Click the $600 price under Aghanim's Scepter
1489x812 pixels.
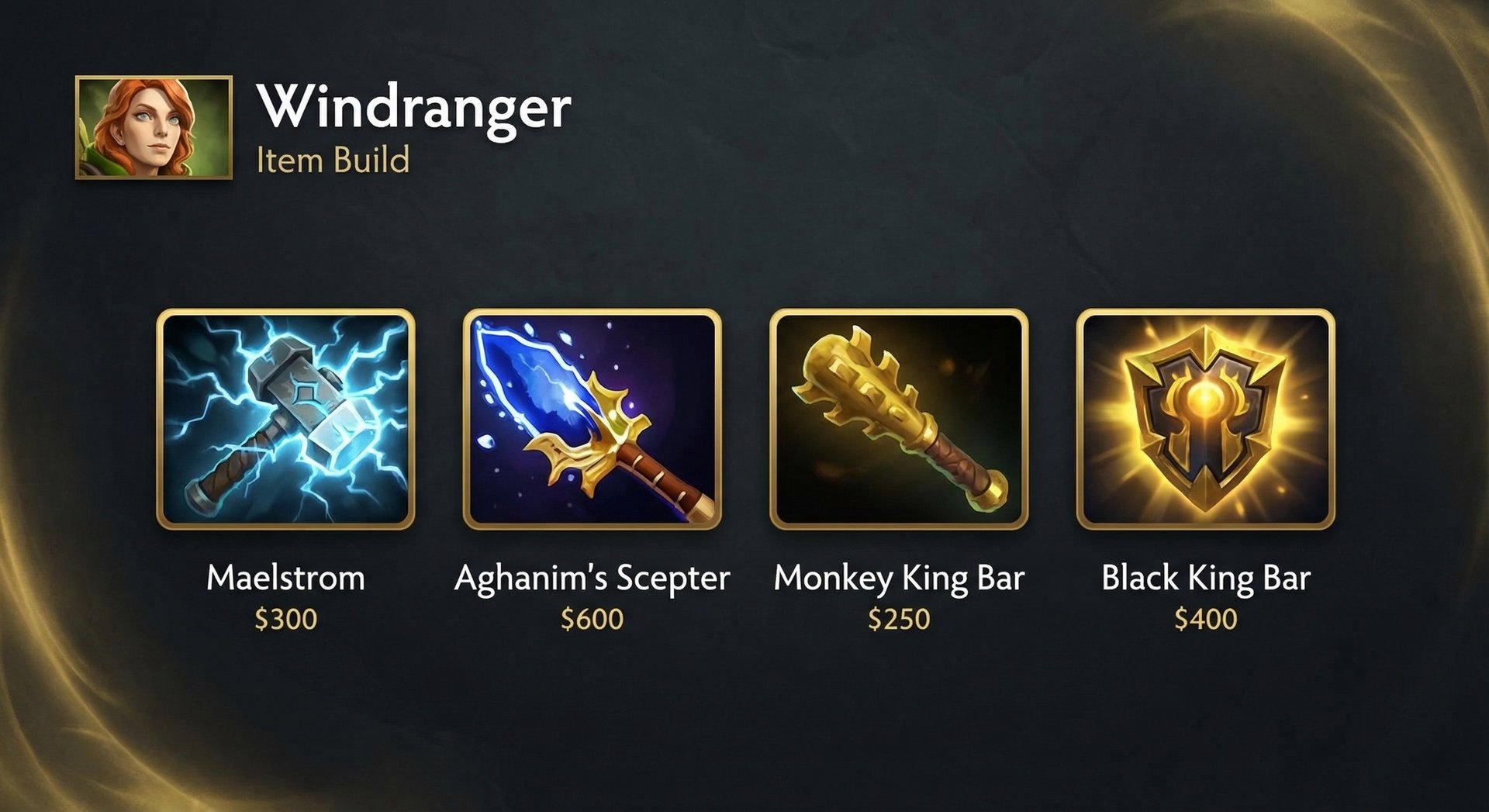coord(593,619)
